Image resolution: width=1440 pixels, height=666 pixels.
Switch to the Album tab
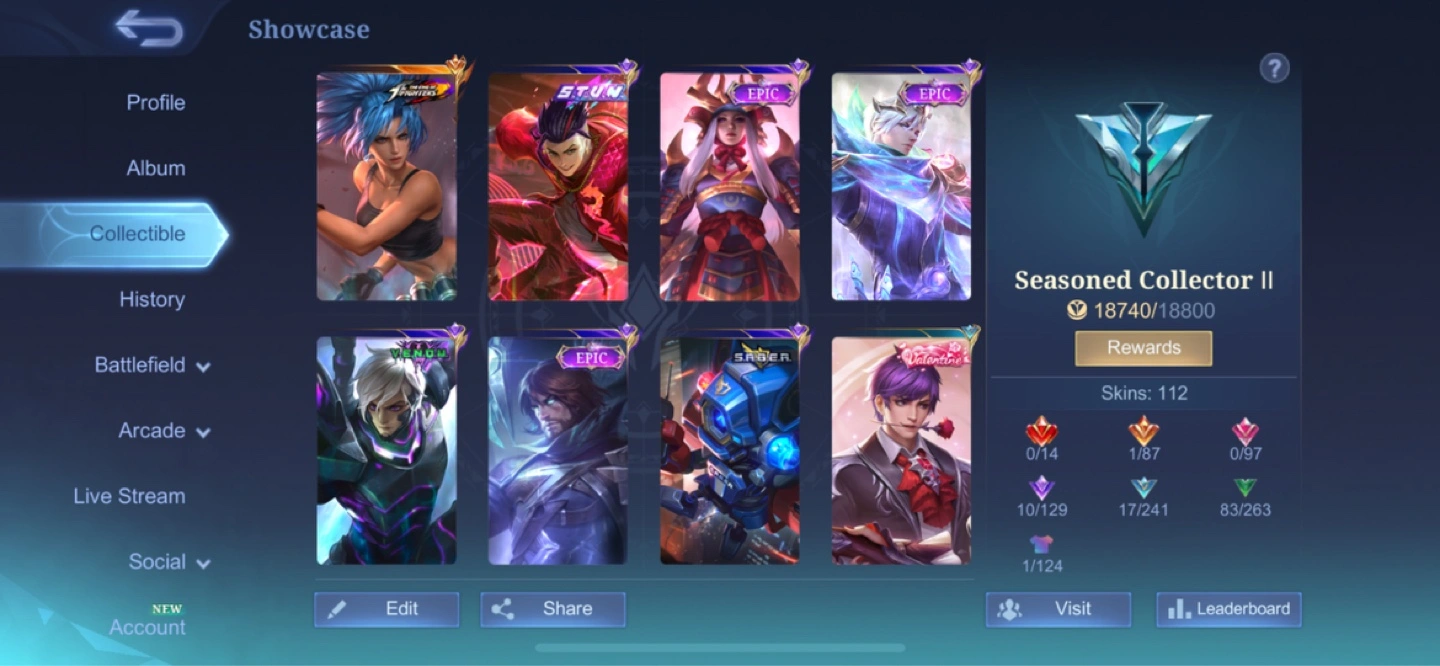point(155,168)
